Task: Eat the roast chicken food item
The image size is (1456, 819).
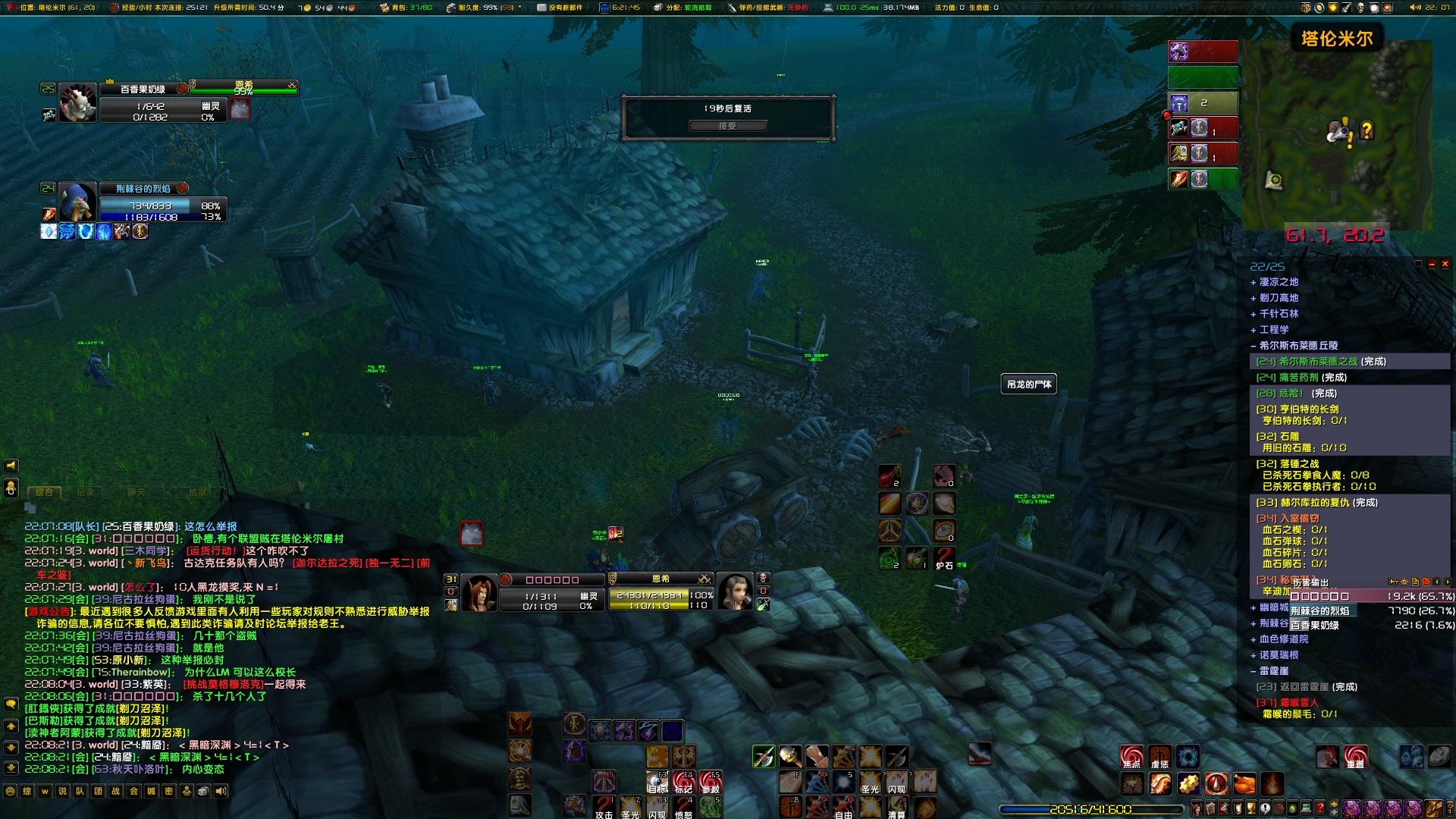Action: coord(1244,783)
